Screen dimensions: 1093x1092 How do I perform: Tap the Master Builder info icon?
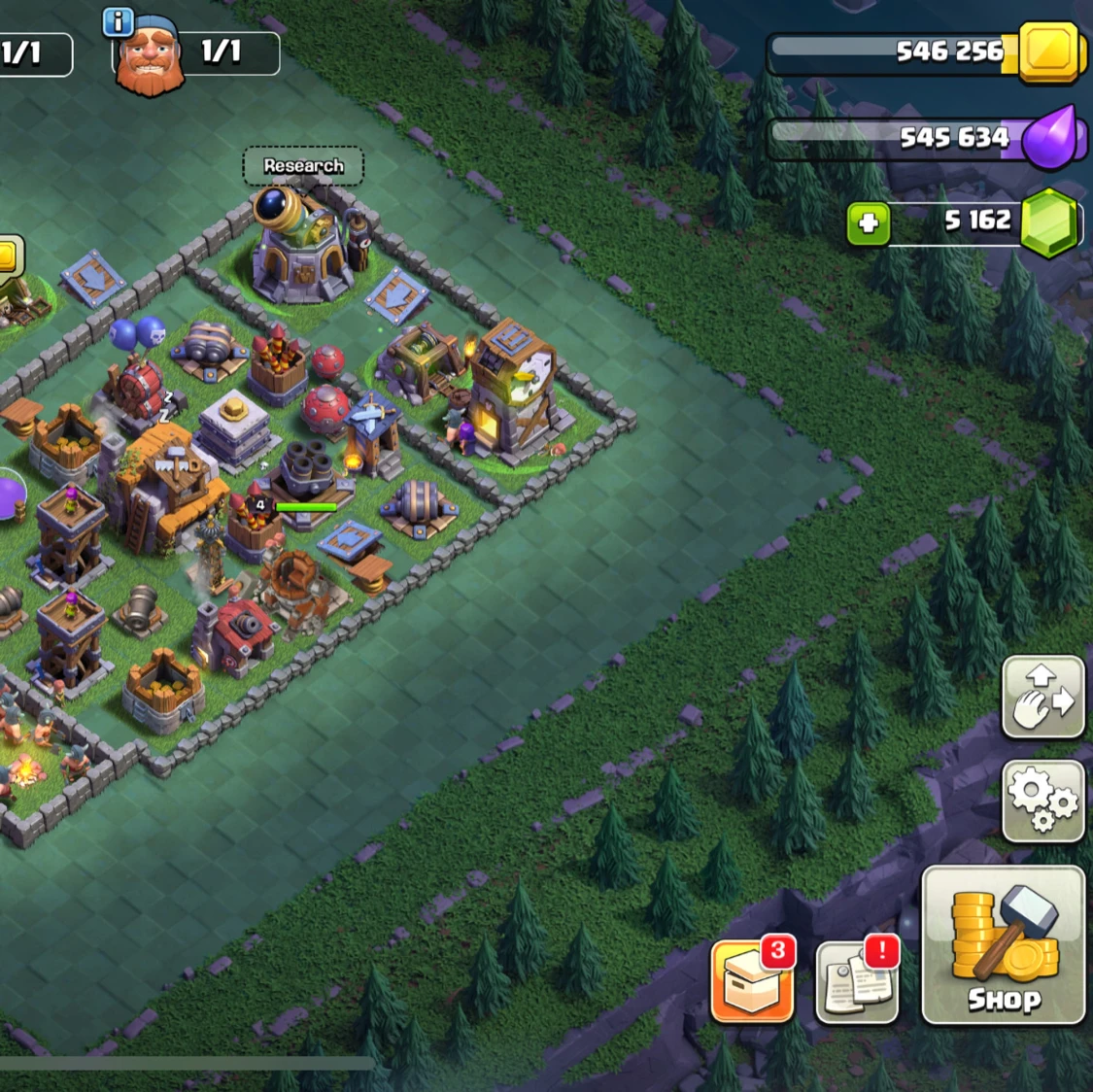click(118, 21)
